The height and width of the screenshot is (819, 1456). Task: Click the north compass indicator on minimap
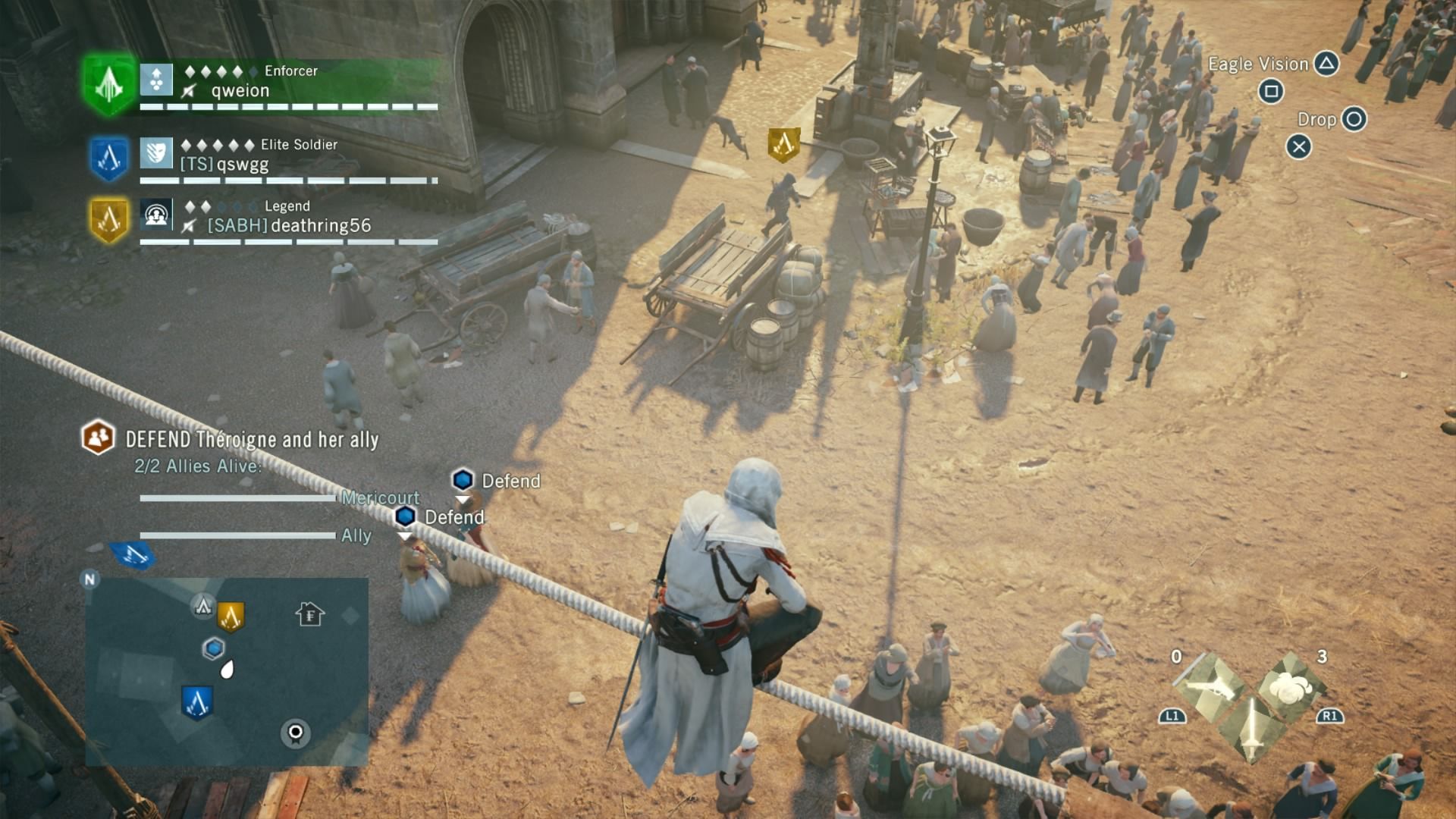click(89, 580)
